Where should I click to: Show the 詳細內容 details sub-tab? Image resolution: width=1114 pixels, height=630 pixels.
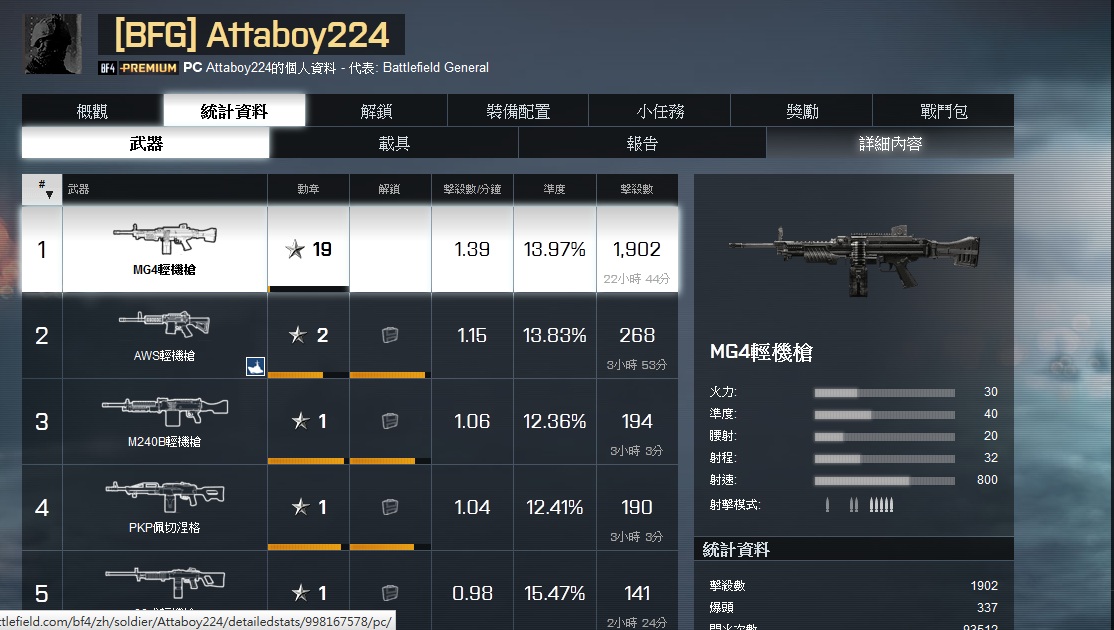pyautogui.click(x=890, y=143)
